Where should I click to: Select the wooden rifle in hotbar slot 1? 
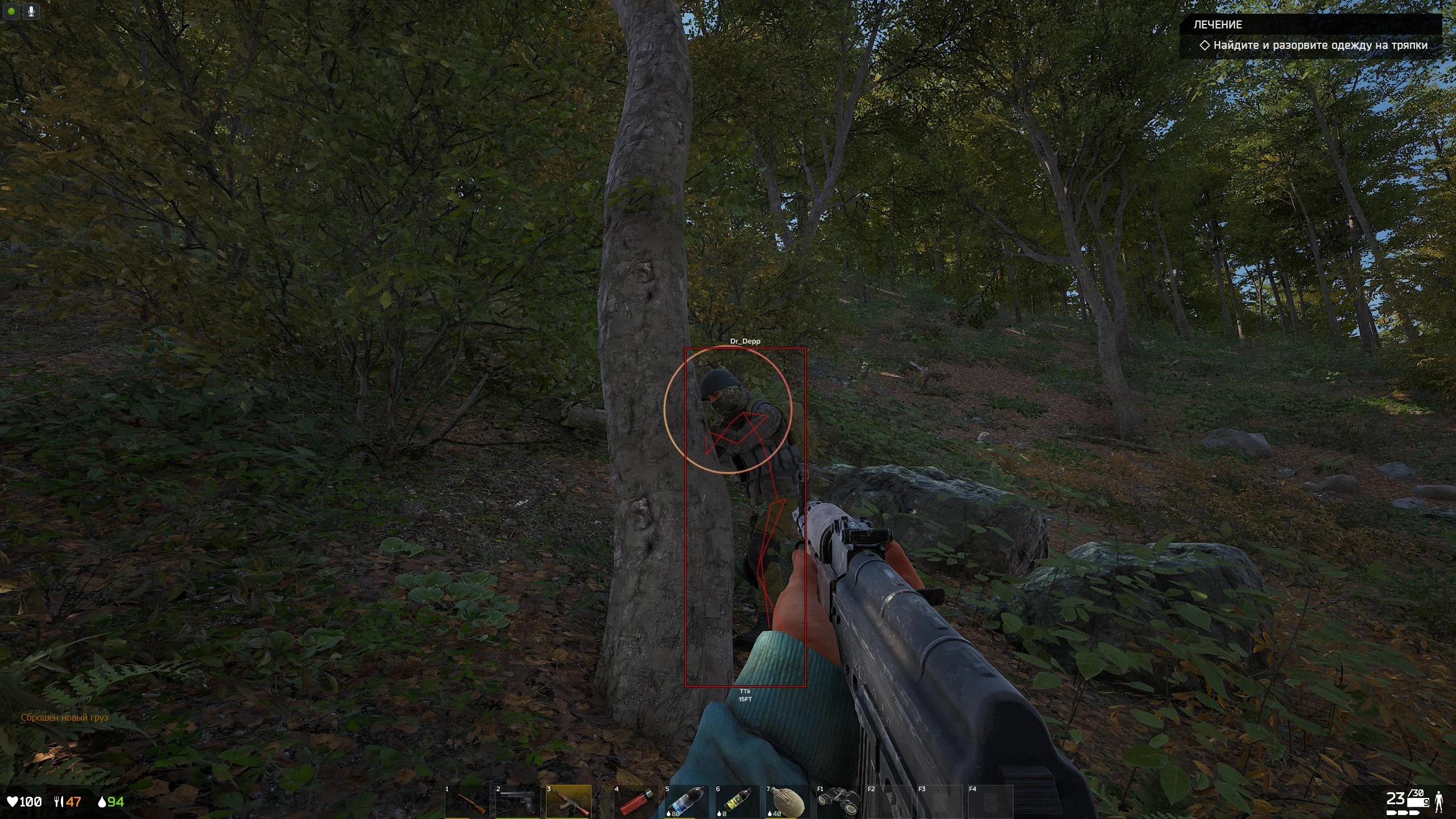pos(467,802)
